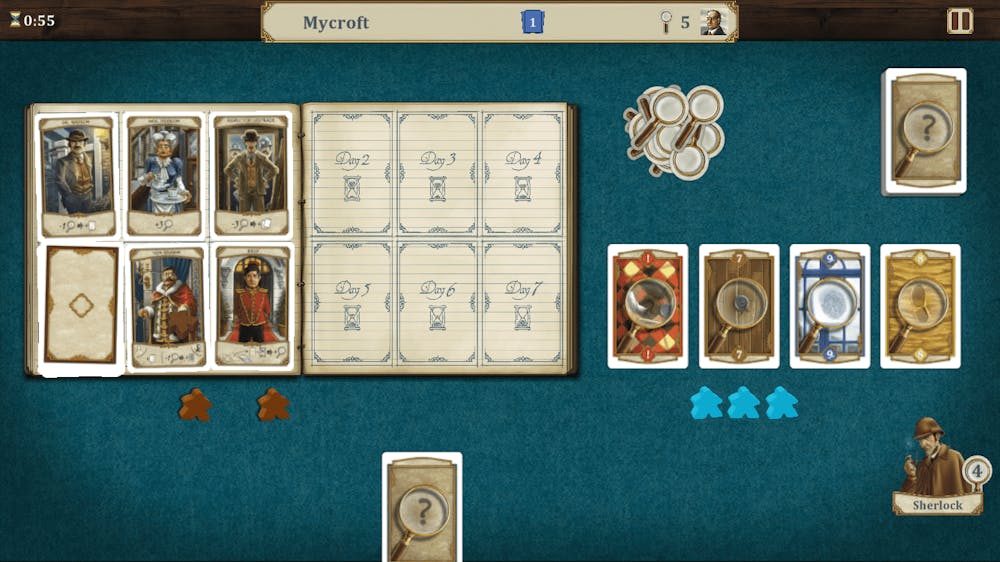
Task: Draw from the question-mark deck at top right
Action: click(925, 131)
